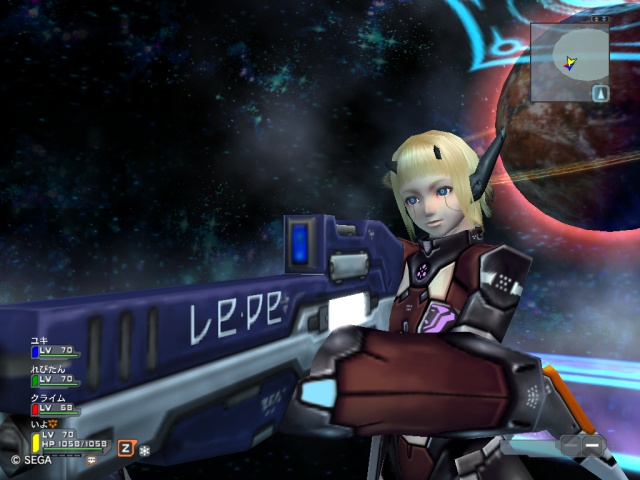640x480 pixels.
Task: Click the arrow button on the minimap
Action: (599, 93)
